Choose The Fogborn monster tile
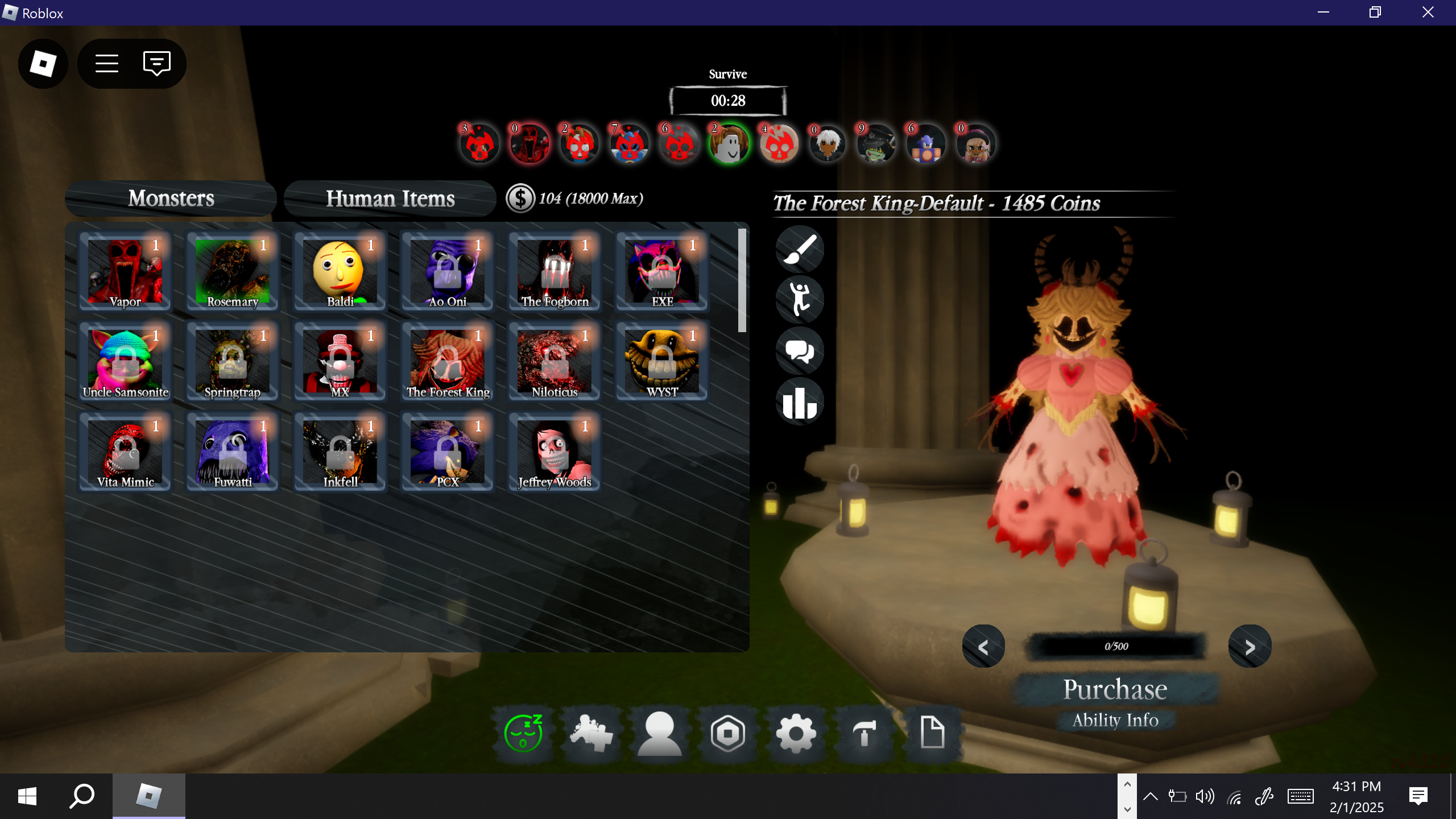Viewport: 1456px width, 819px height. [555, 271]
